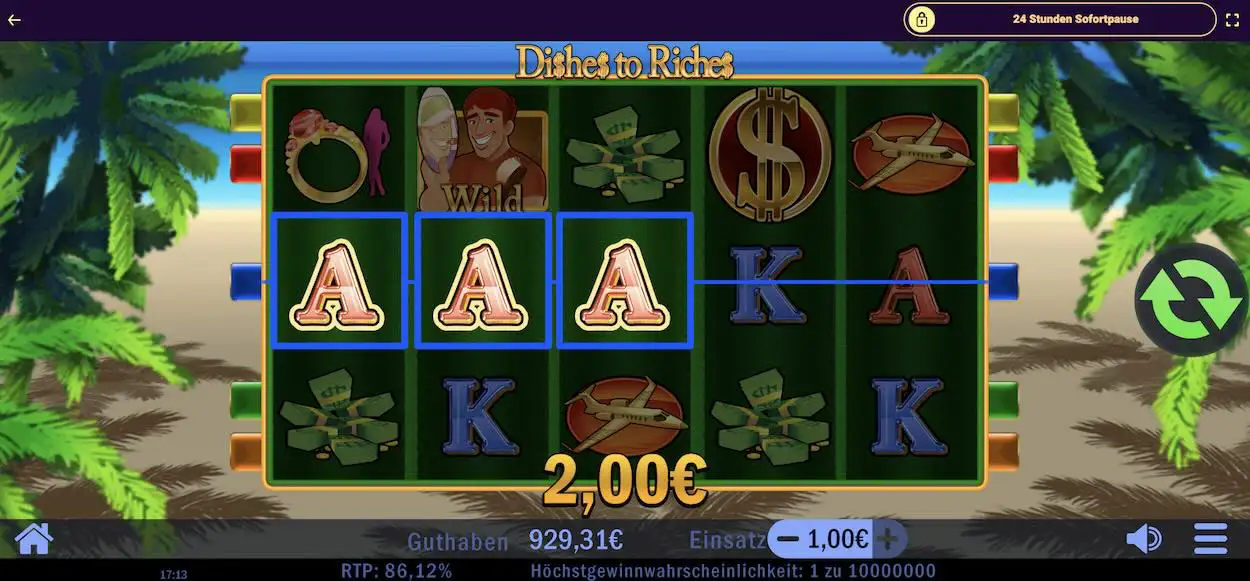Go back using the top-left arrow
The width and height of the screenshot is (1250, 581).
(14, 20)
